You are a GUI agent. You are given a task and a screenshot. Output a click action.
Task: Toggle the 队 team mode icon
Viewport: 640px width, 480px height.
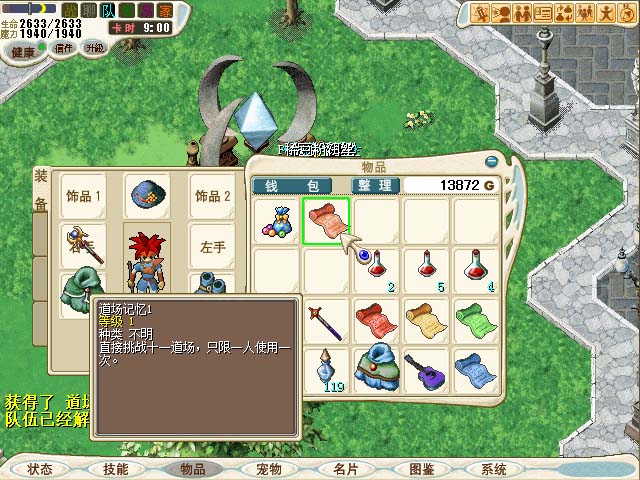pyautogui.click(x=107, y=9)
